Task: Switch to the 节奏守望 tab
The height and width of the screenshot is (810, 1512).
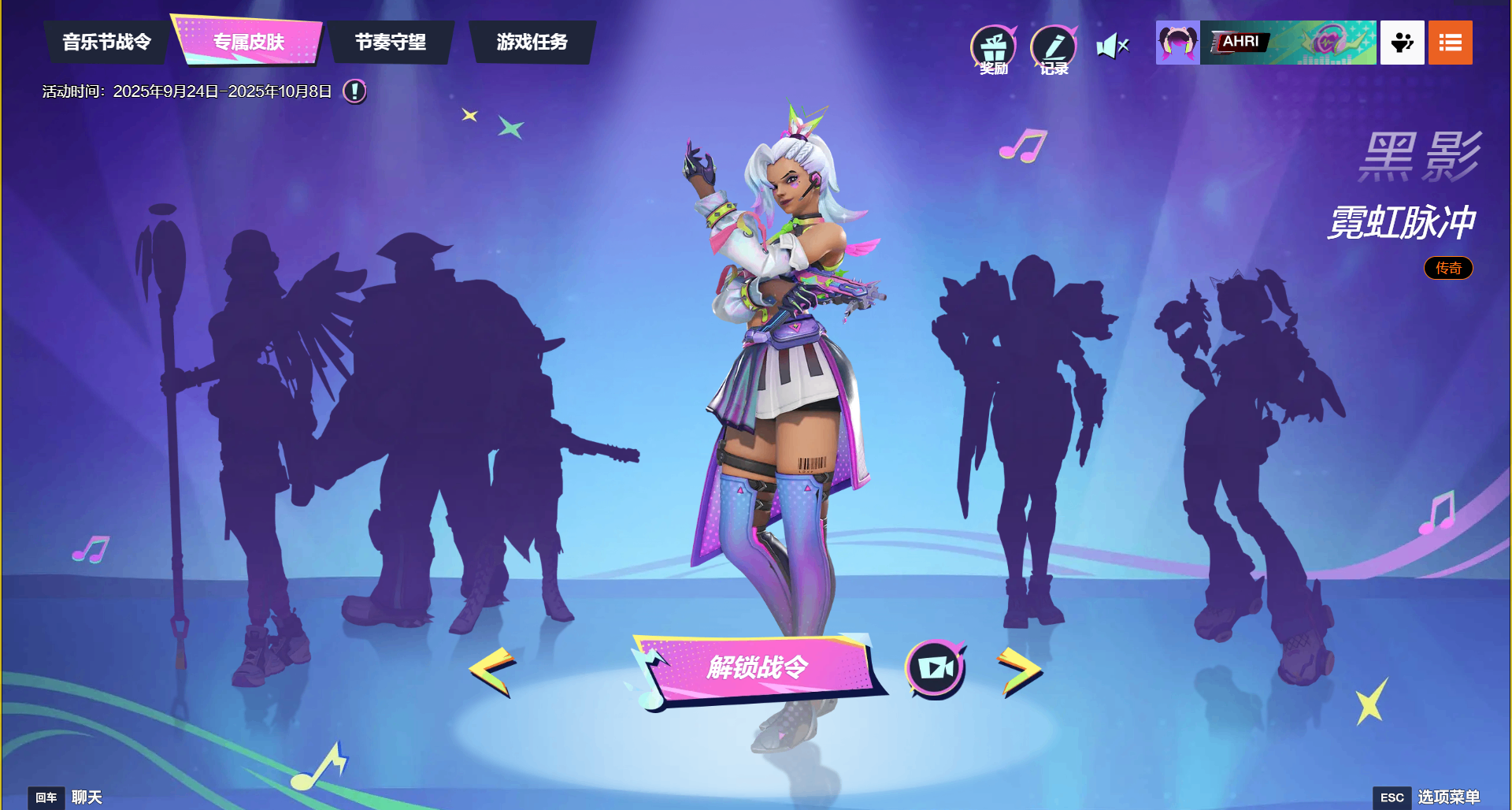Action: click(391, 43)
